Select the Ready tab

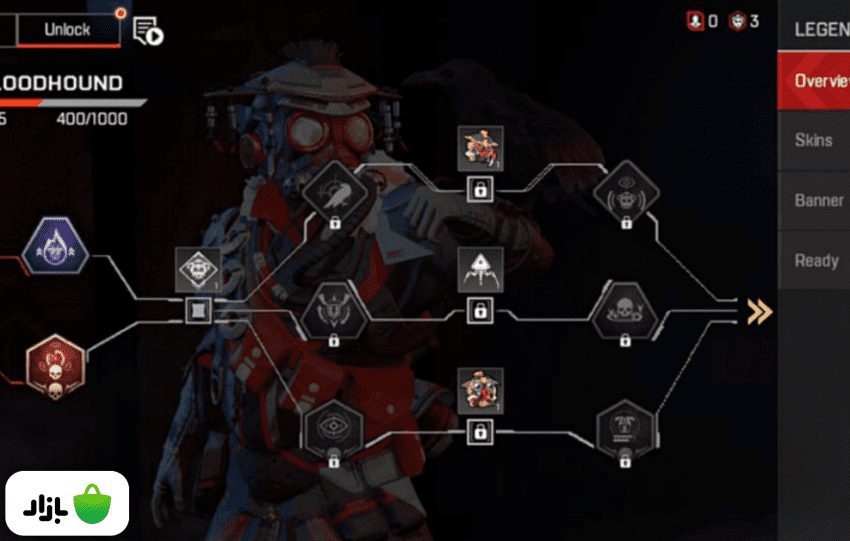point(815,260)
